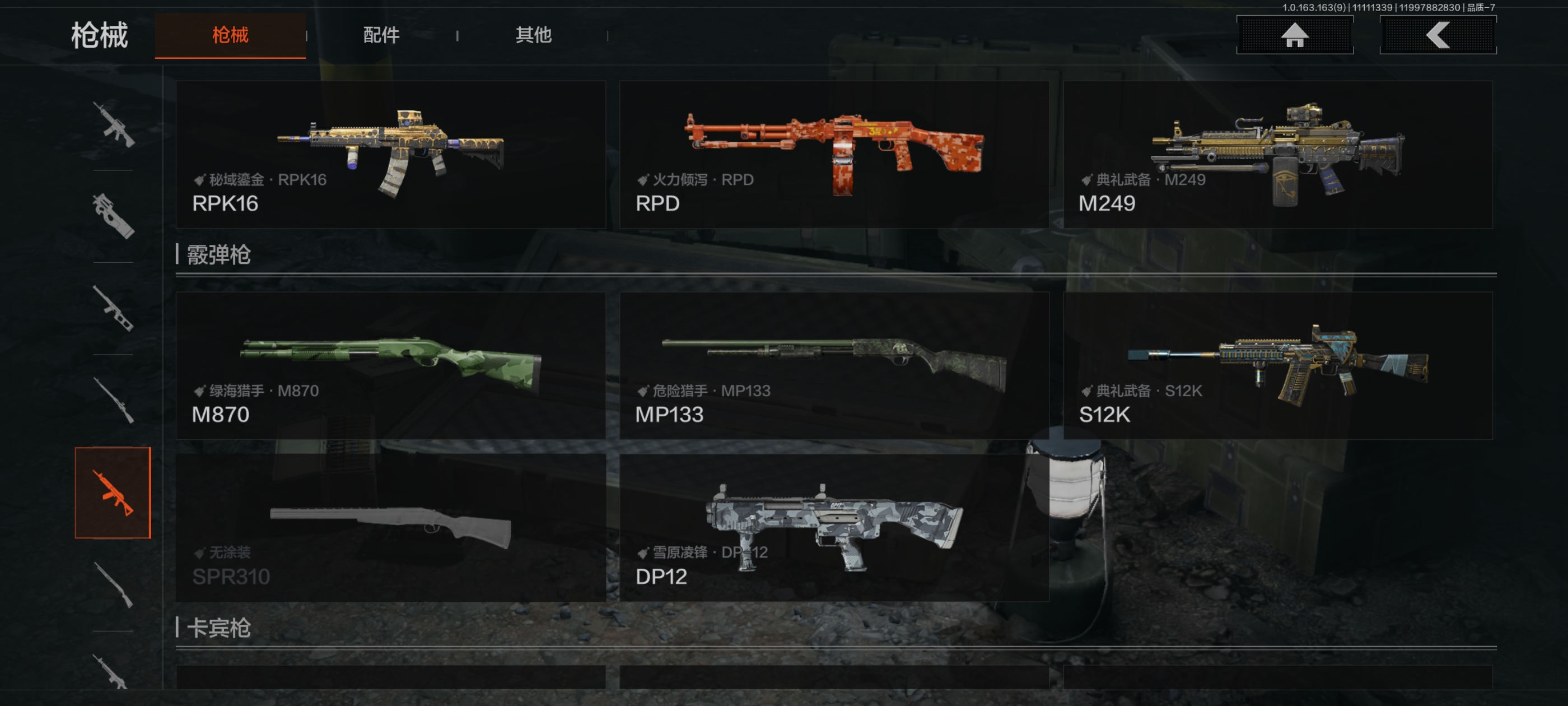Switch to the 配件 attachments tab

(x=381, y=35)
